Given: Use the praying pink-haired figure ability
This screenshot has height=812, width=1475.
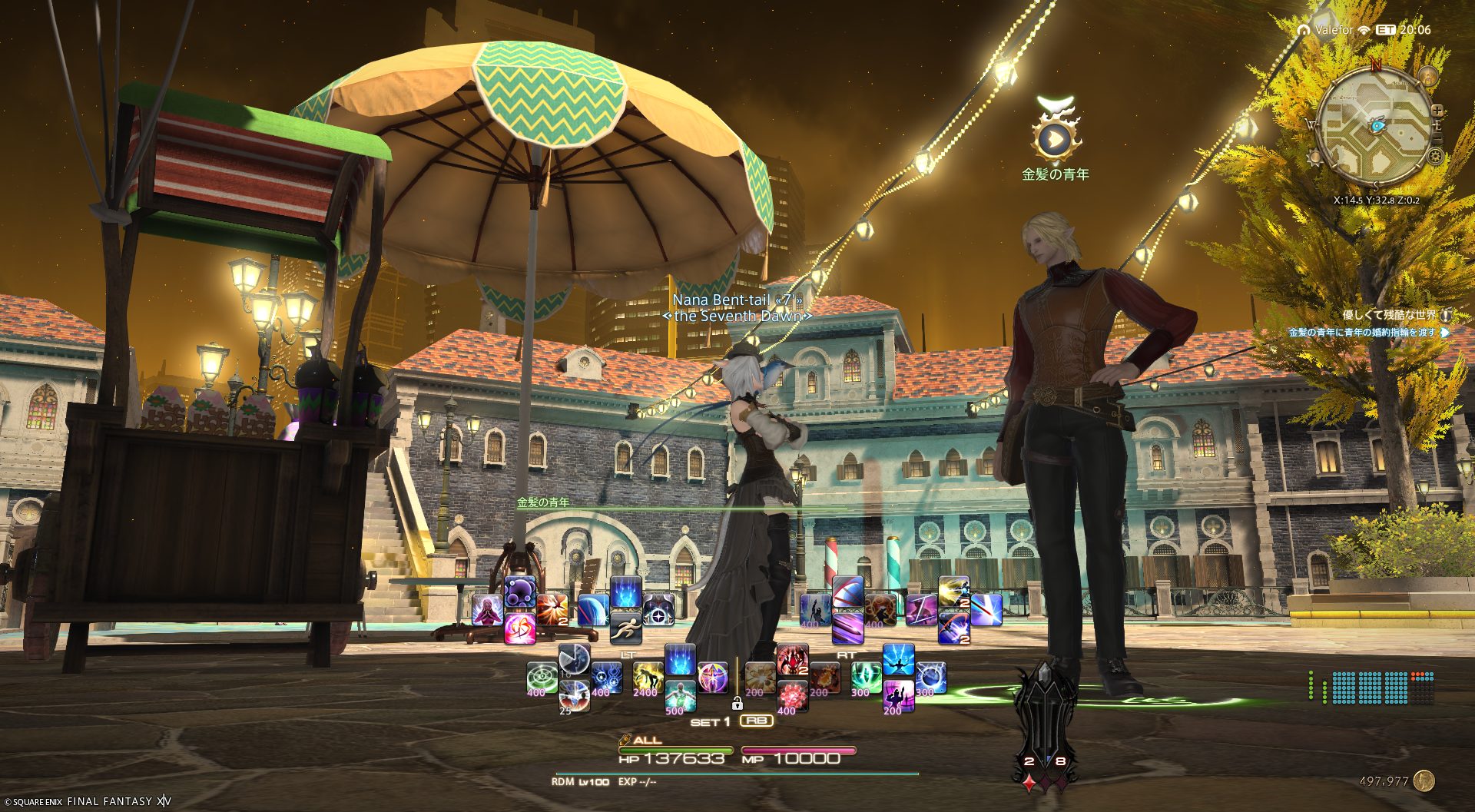Looking at the screenshot, I should 486,610.
